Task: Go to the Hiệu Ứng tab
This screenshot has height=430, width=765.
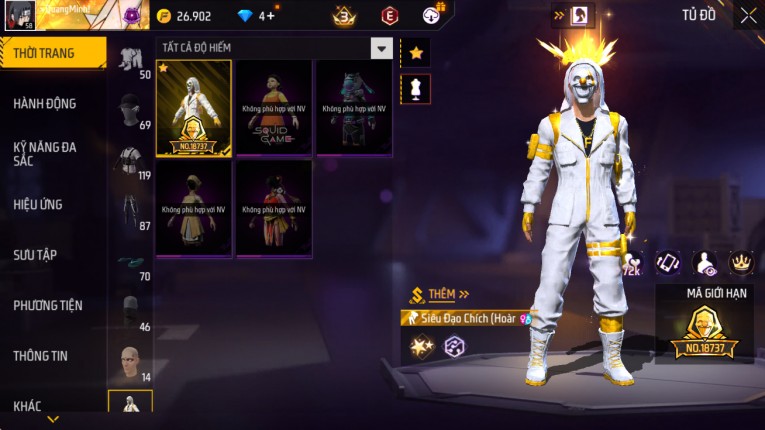Action: click(38, 204)
